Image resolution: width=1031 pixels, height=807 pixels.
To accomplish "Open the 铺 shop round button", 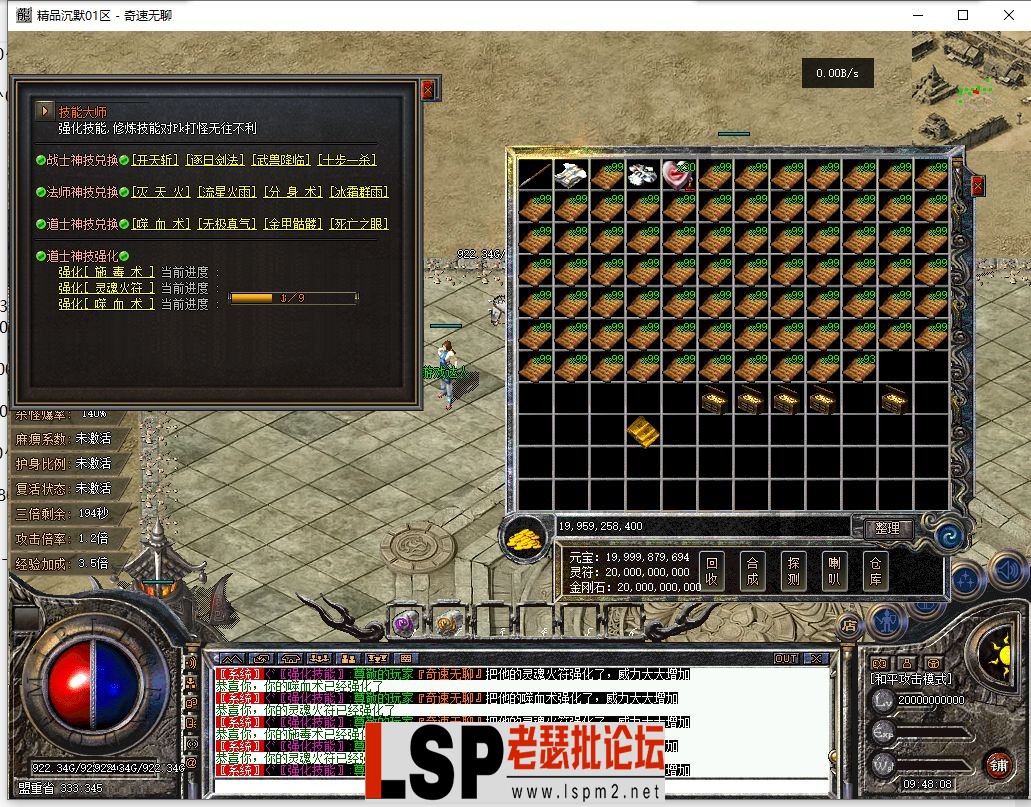I will click(997, 765).
